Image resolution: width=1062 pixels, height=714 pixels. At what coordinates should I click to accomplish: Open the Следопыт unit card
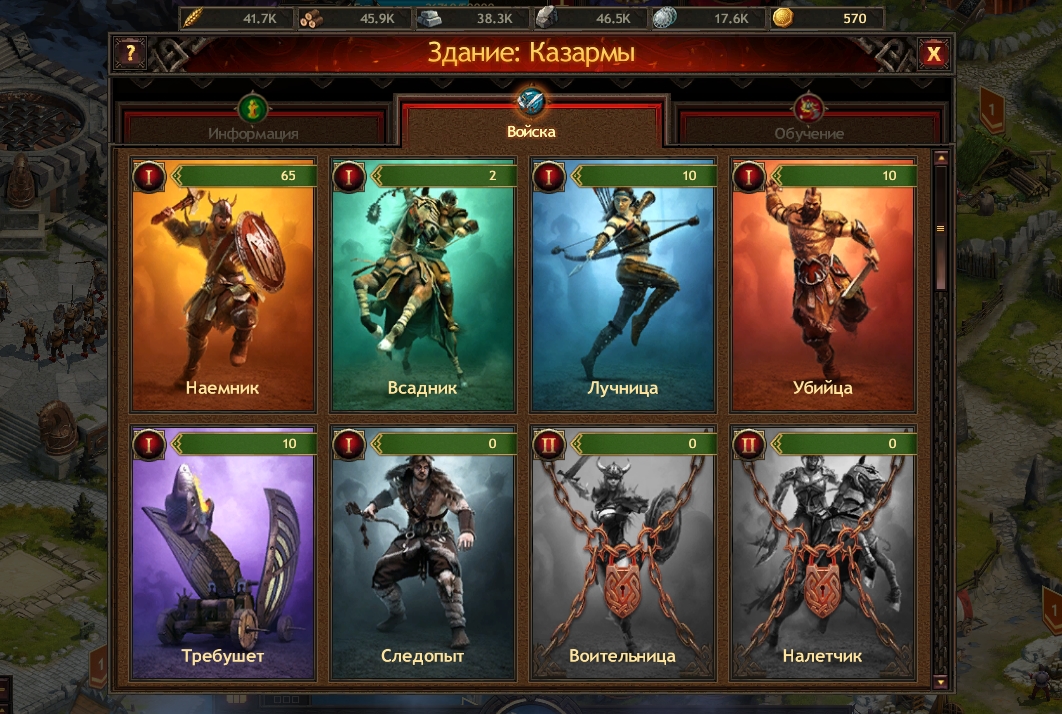click(x=423, y=553)
